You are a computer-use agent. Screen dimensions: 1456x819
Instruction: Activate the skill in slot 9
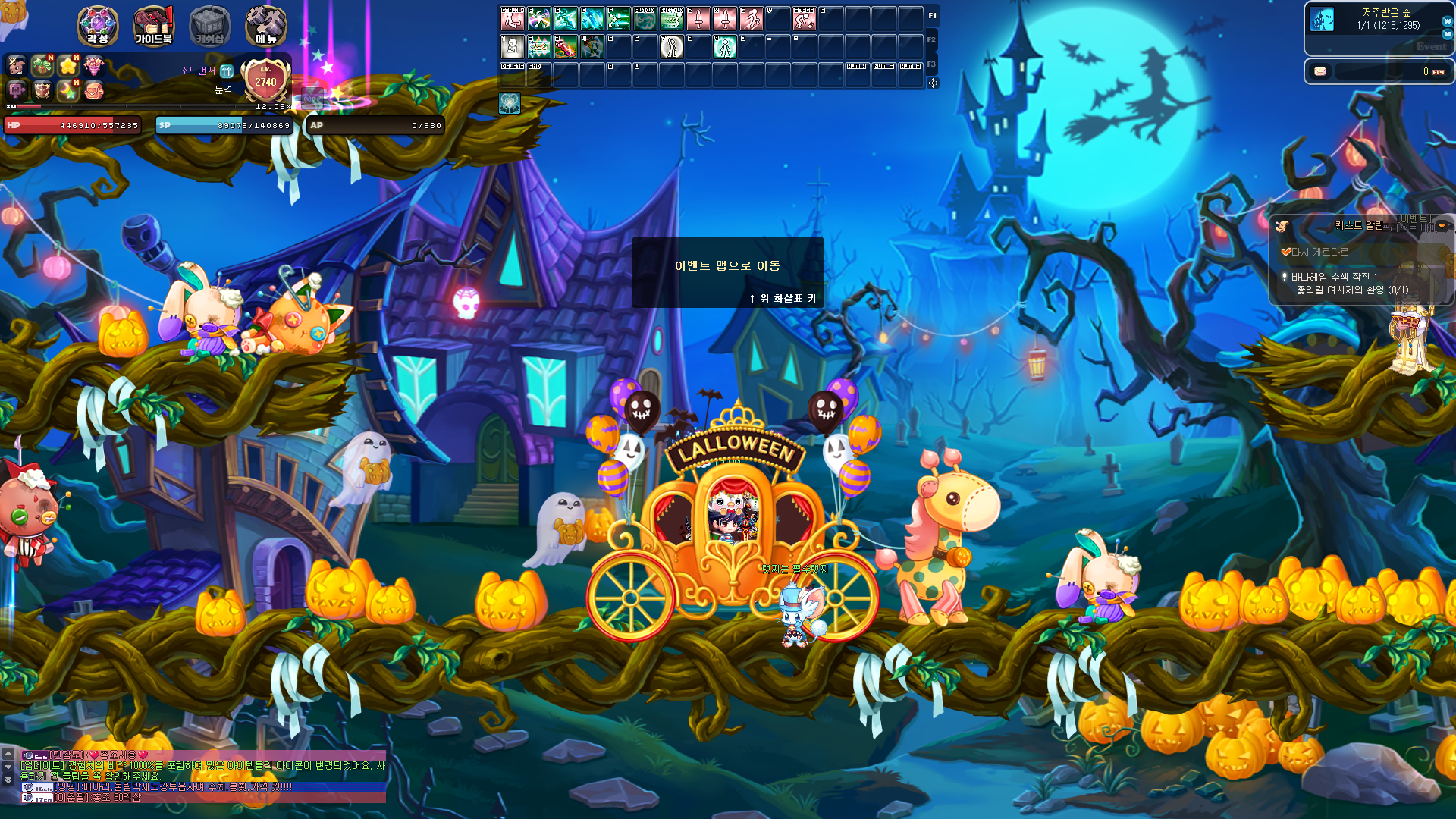(x=724, y=47)
